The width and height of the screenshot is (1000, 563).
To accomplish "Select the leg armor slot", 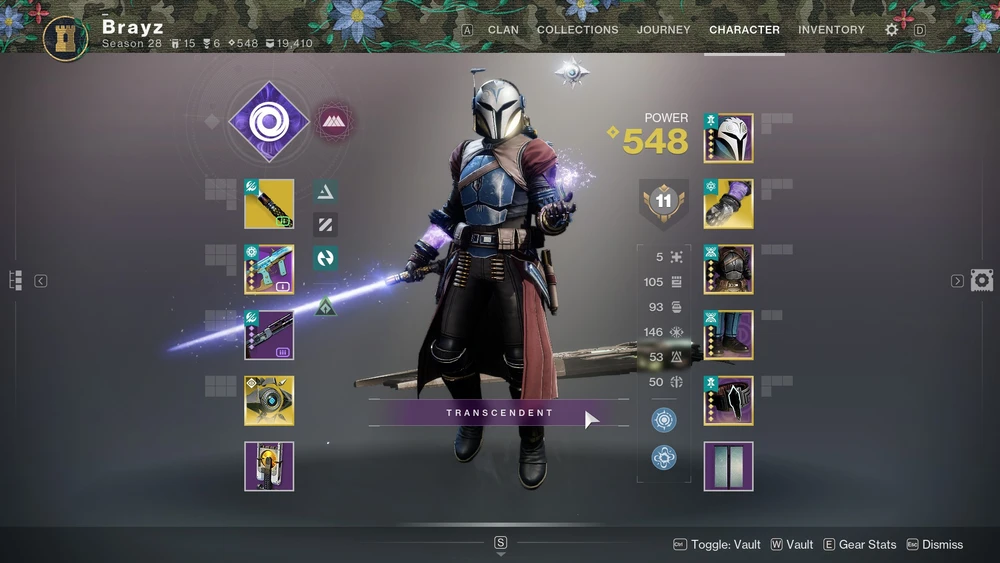I will tap(729, 335).
